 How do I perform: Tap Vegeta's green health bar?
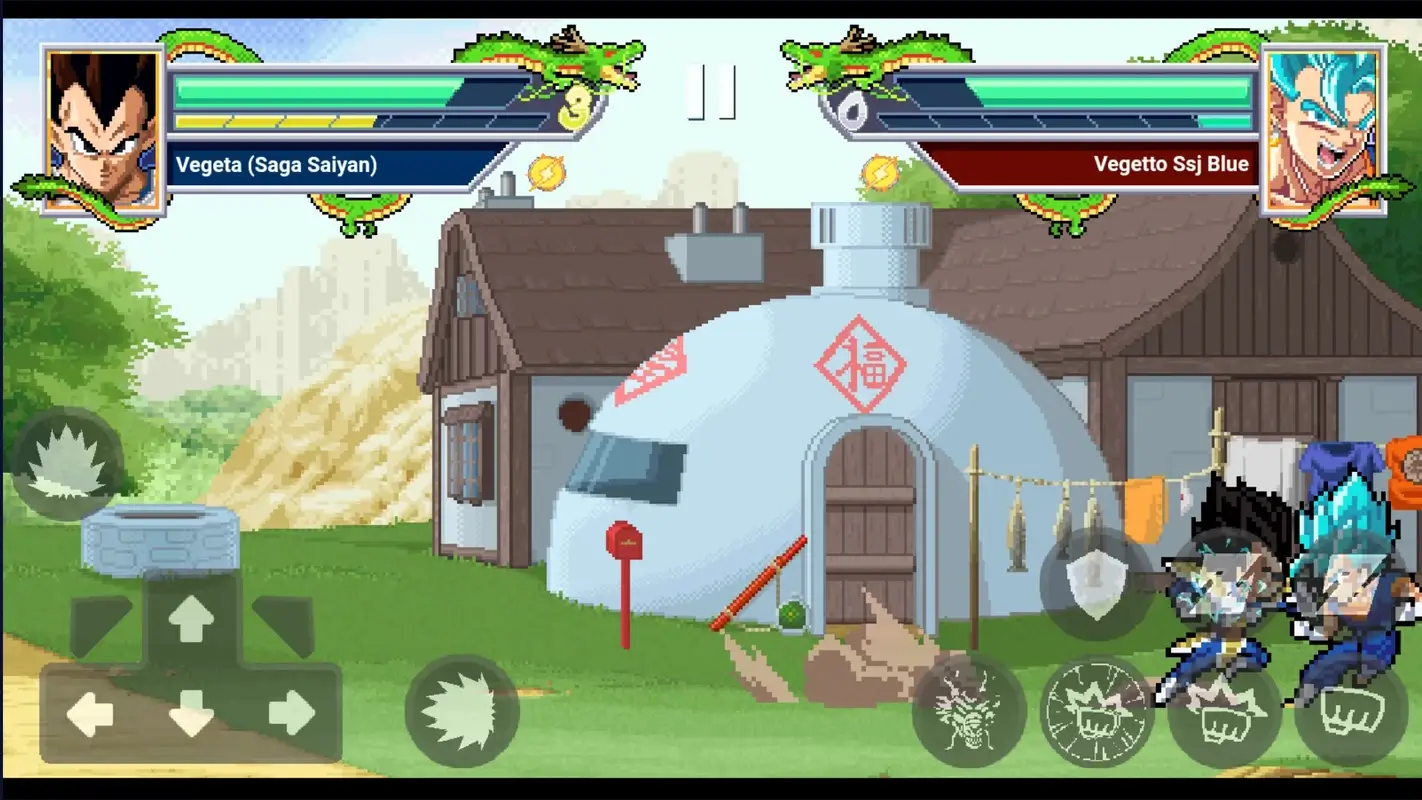pyautogui.click(x=310, y=90)
